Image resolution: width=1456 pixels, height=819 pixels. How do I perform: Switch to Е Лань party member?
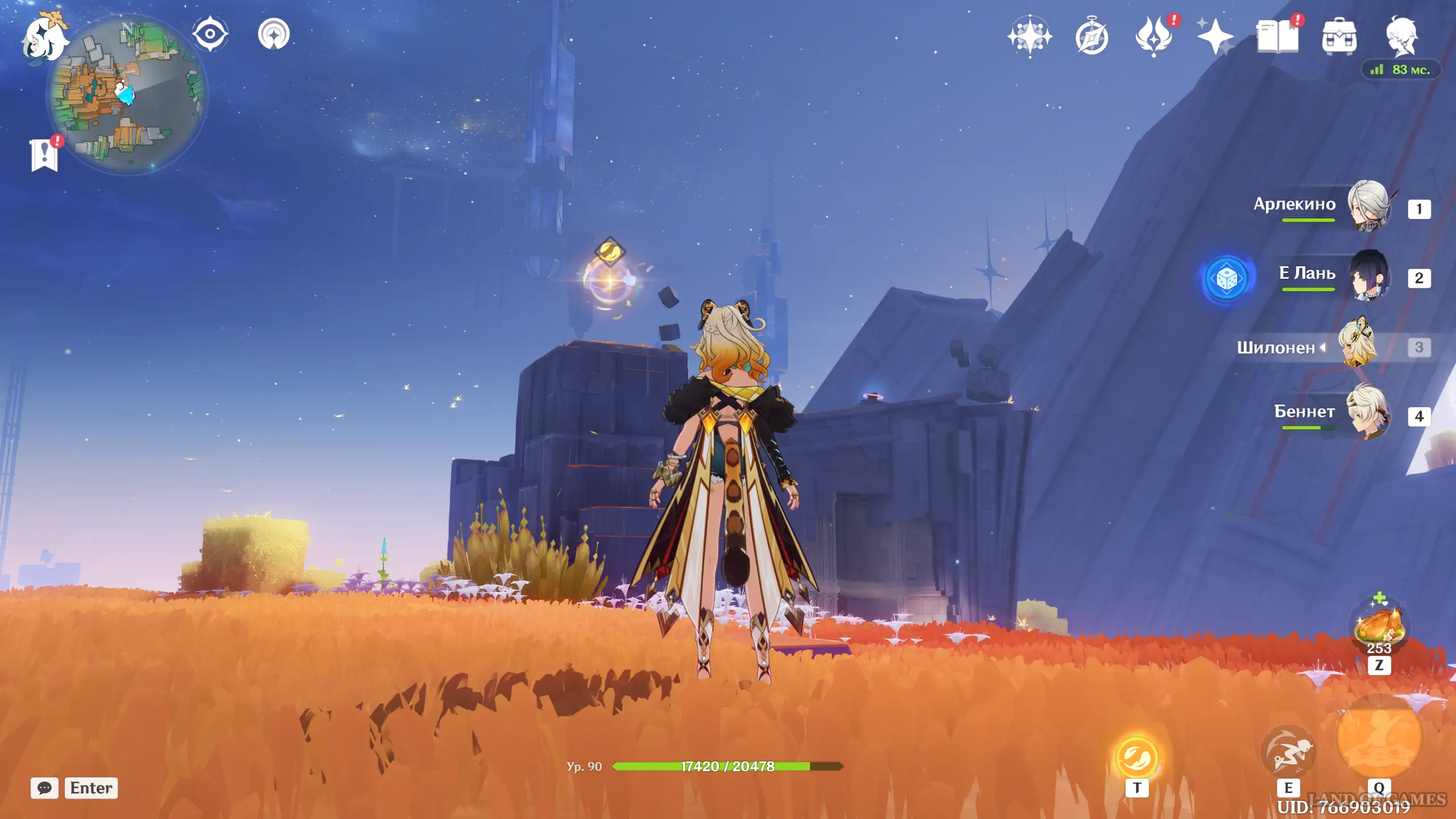tap(1367, 276)
